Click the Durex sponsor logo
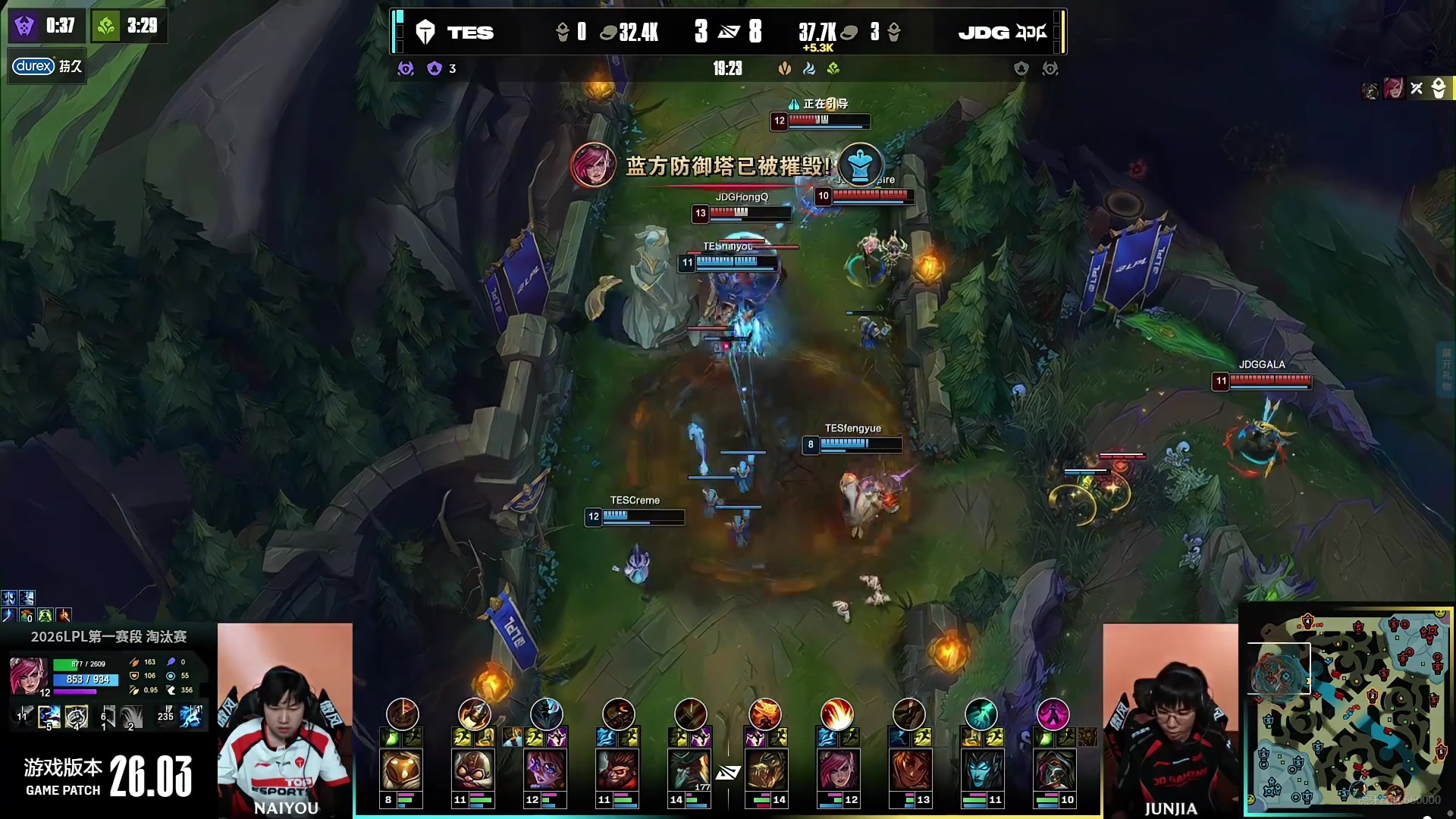Viewport: 1456px width, 819px height. coord(33,66)
